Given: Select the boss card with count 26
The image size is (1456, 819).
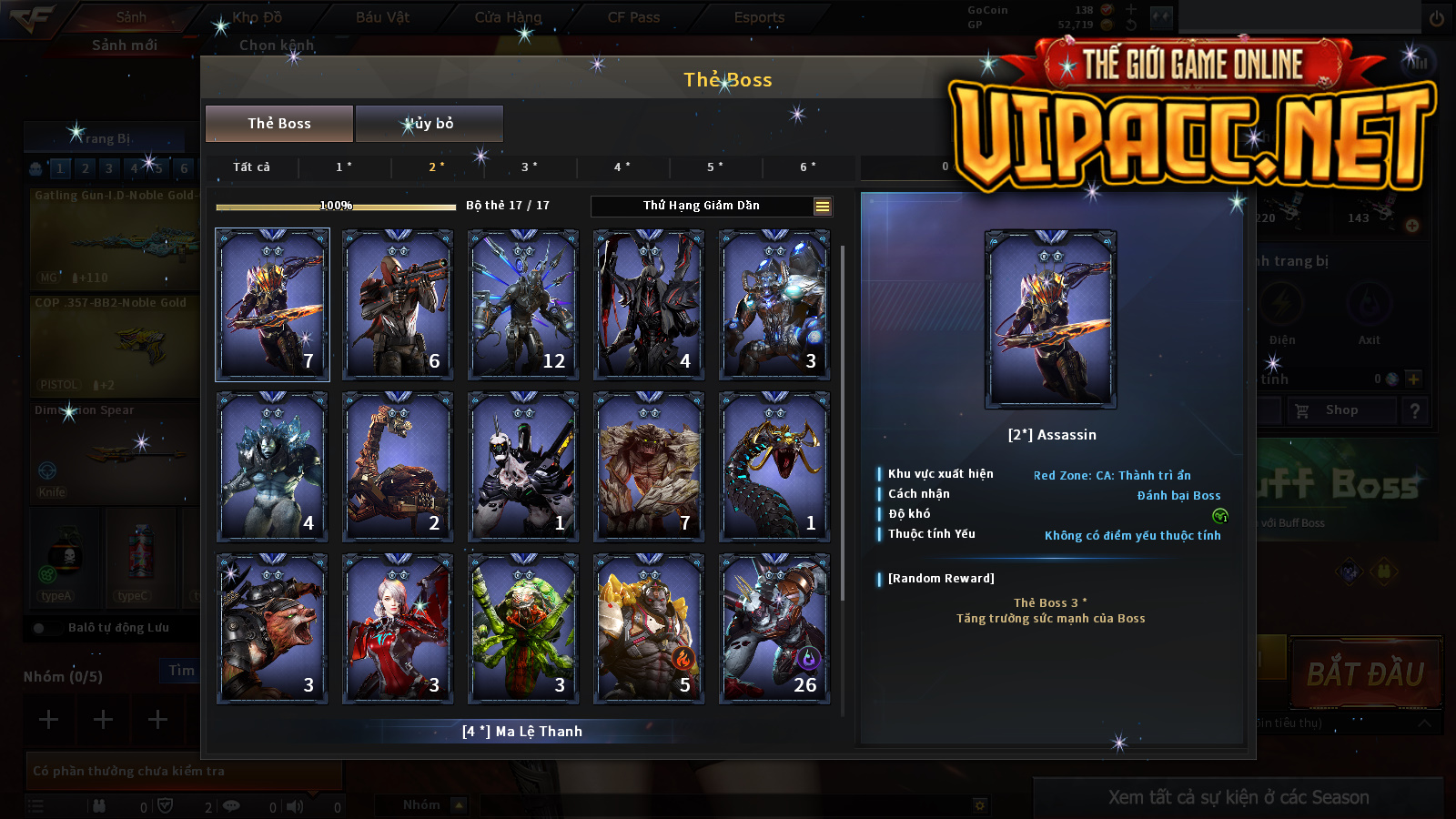Looking at the screenshot, I should tap(774, 628).
